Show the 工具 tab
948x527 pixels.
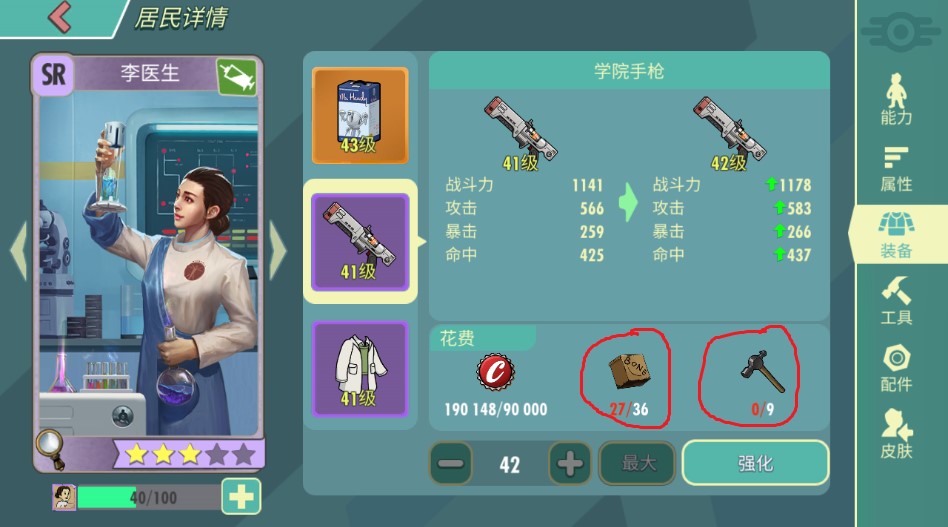[x=896, y=301]
